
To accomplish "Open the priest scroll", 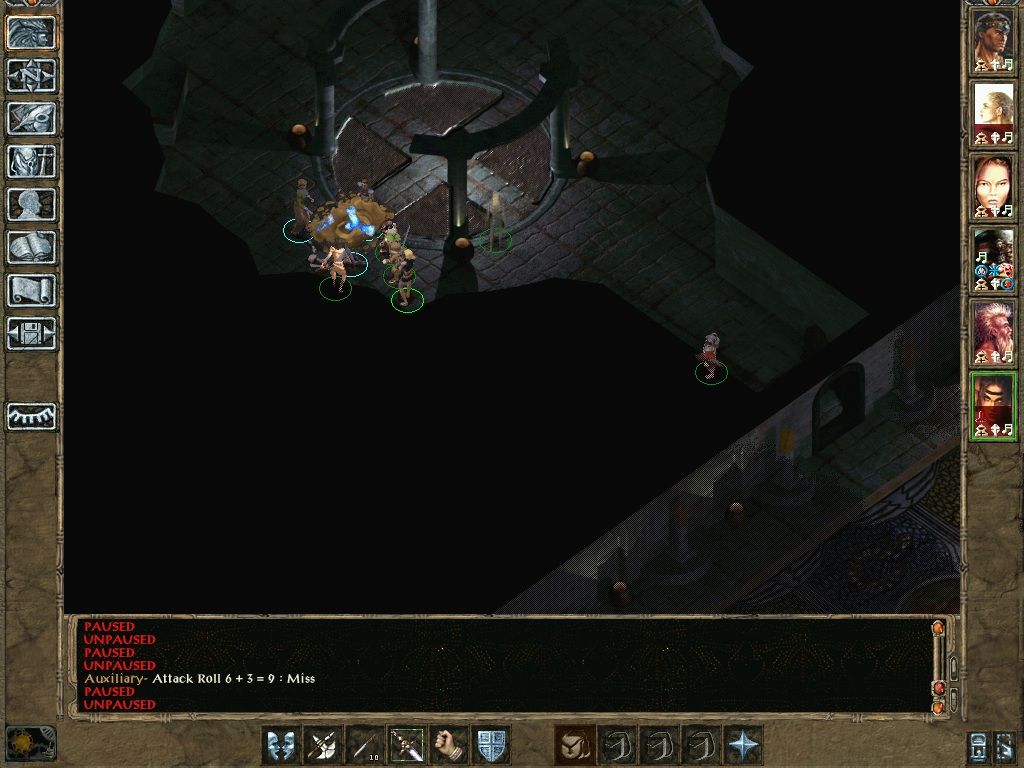I will tap(32, 290).
